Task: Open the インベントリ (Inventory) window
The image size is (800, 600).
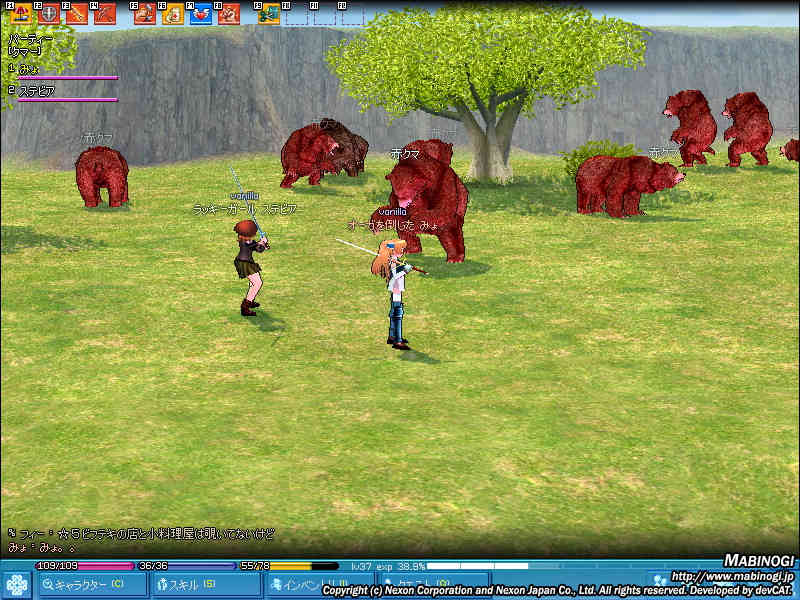Action: pyautogui.click(x=317, y=584)
